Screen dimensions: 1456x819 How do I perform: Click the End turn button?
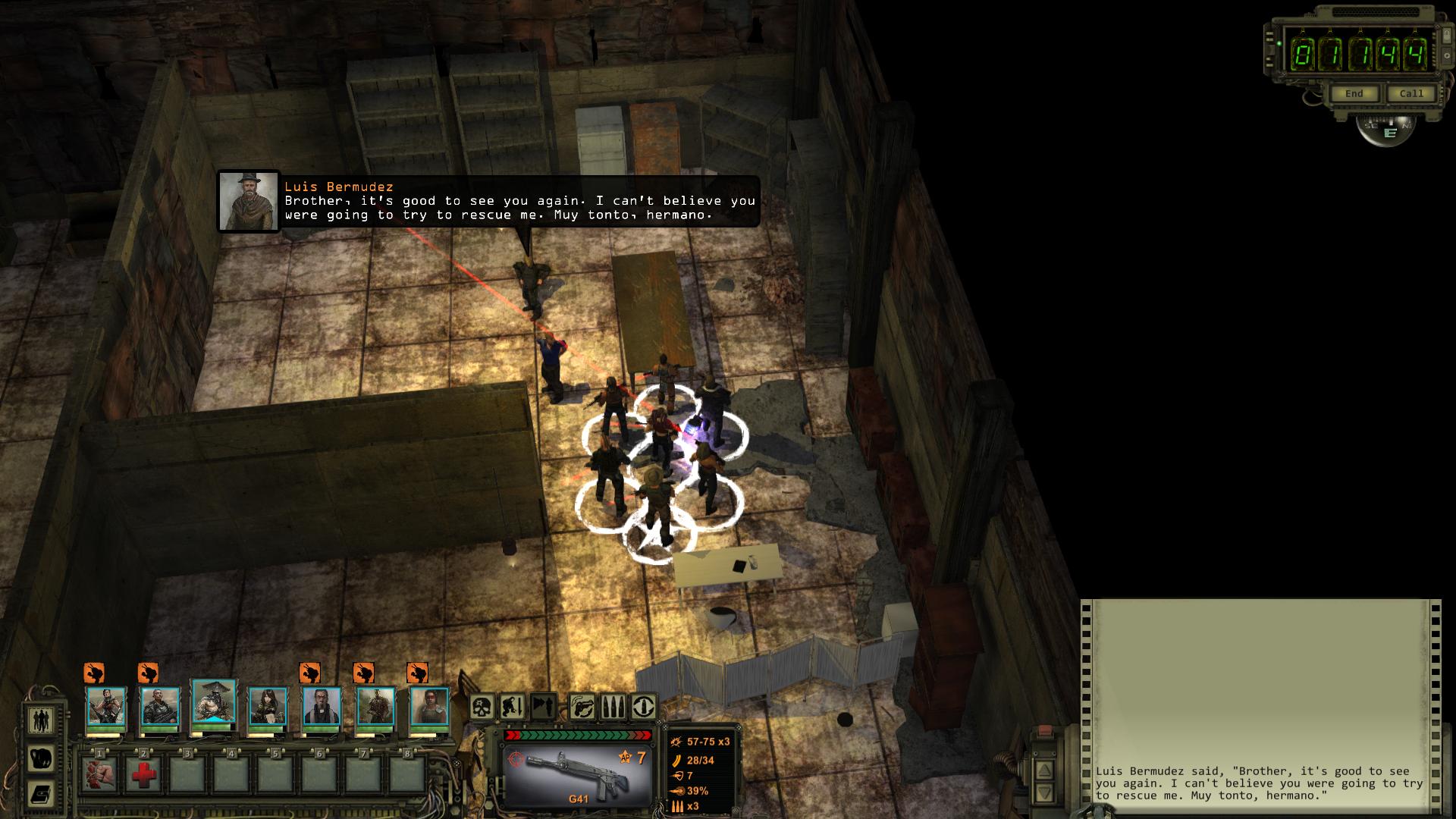pos(1354,94)
